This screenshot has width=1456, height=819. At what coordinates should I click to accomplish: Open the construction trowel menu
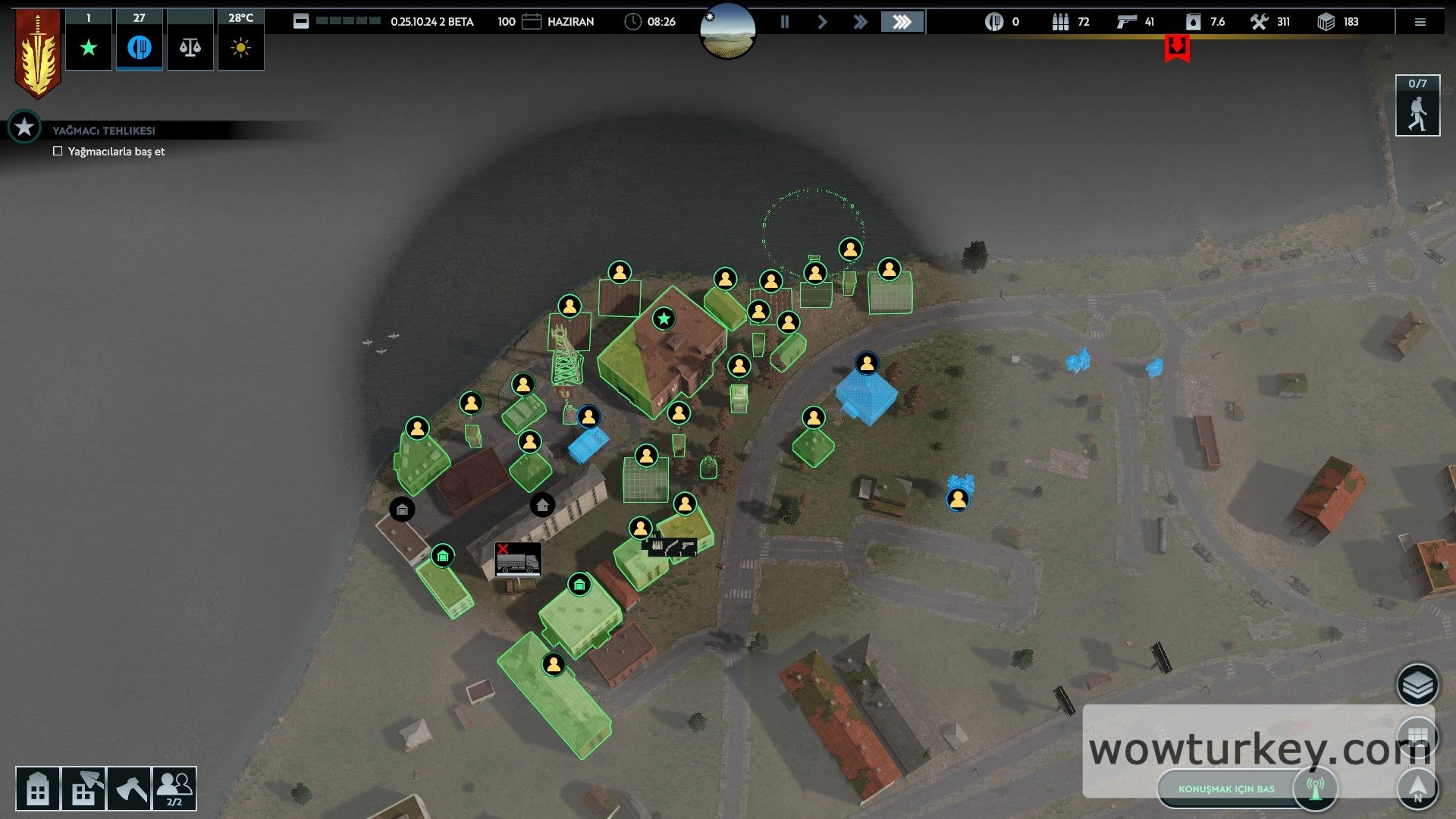(83, 789)
